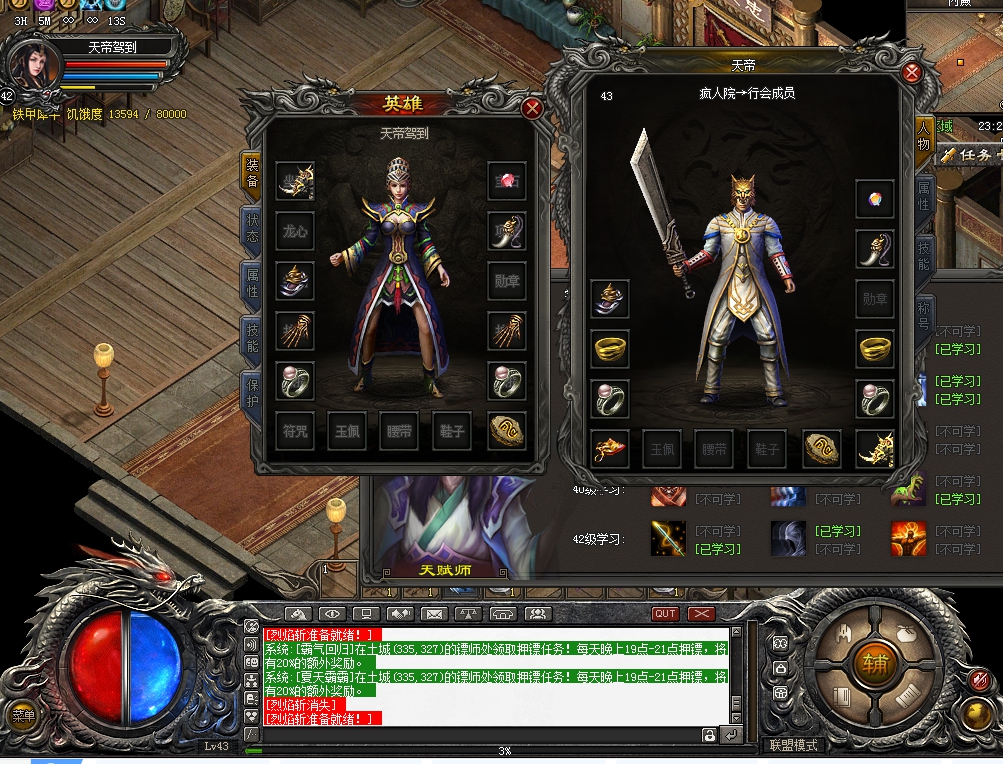
Task: Select the hero's 龙心 slot
Action: [295, 231]
